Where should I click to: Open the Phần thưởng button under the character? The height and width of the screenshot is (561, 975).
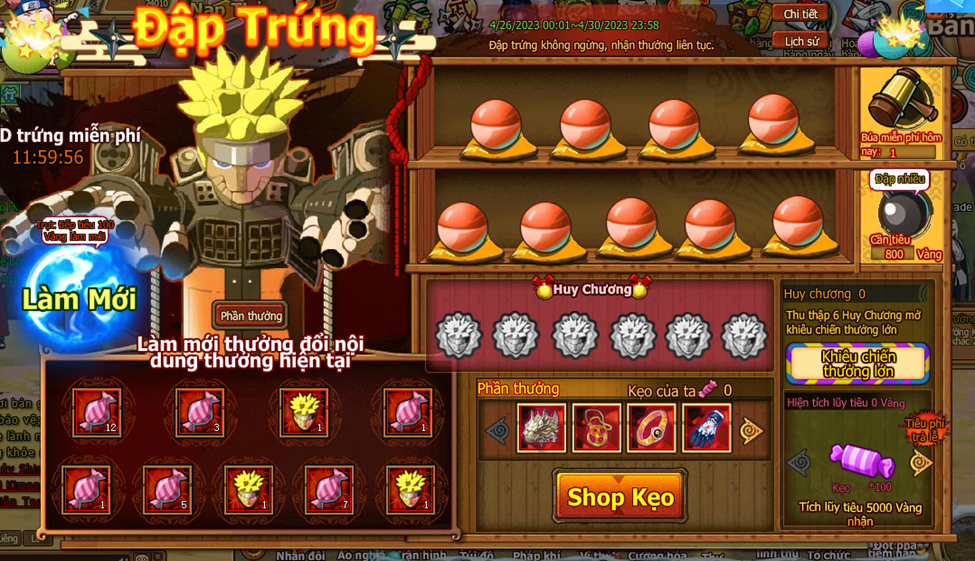(x=251, y=316)
